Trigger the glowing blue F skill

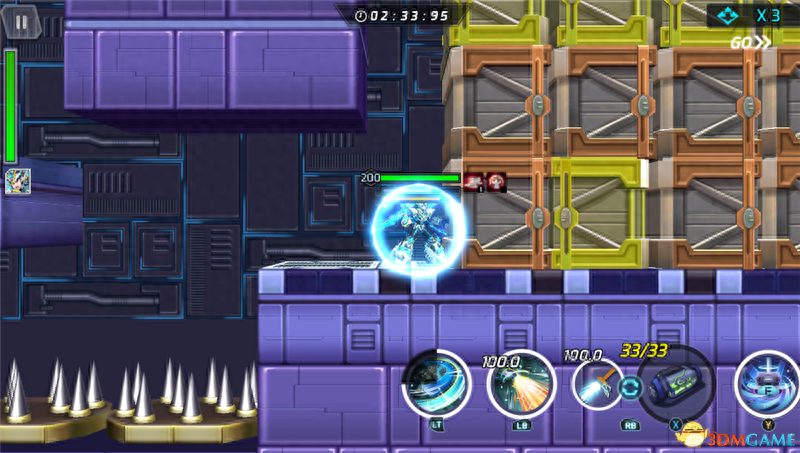point(768,383)
